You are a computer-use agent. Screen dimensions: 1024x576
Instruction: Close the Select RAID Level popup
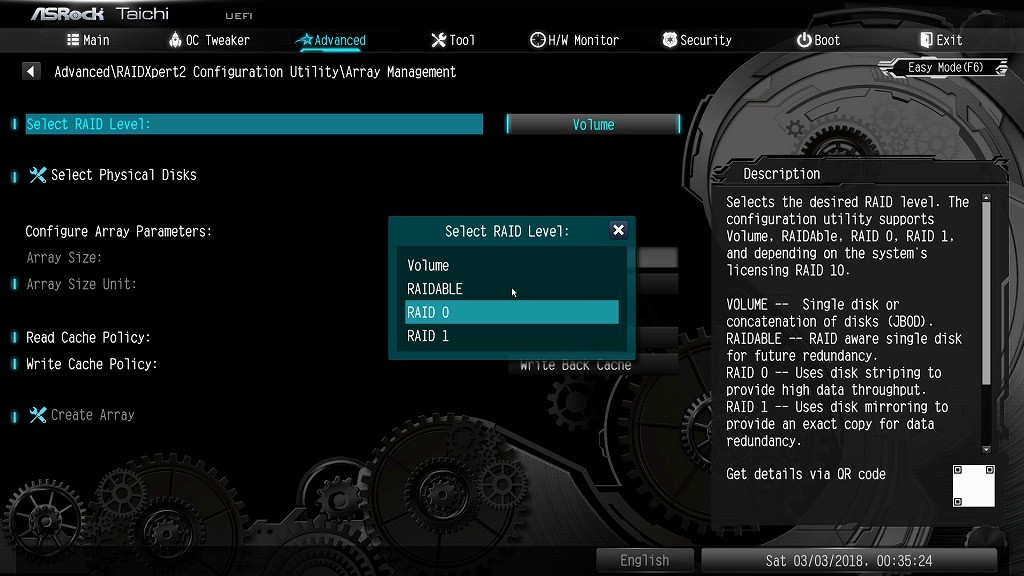(618, 230)
